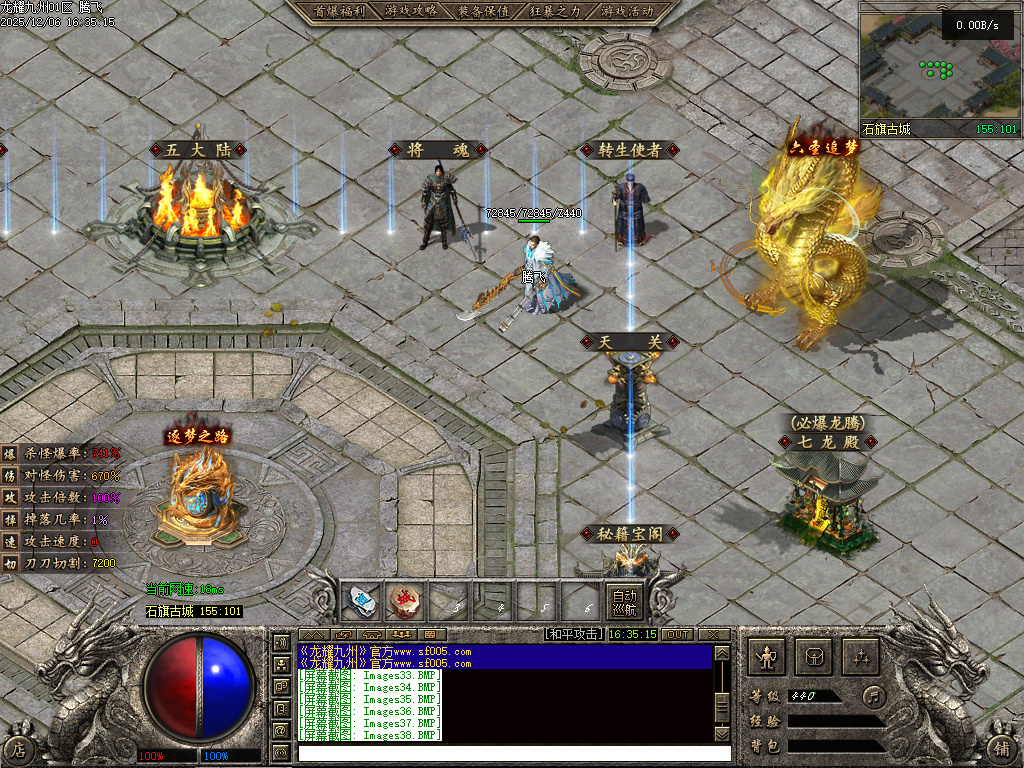Screen dimensions: 1024x768
Task: Open the bag icon button
Action: tap(814, 657)
